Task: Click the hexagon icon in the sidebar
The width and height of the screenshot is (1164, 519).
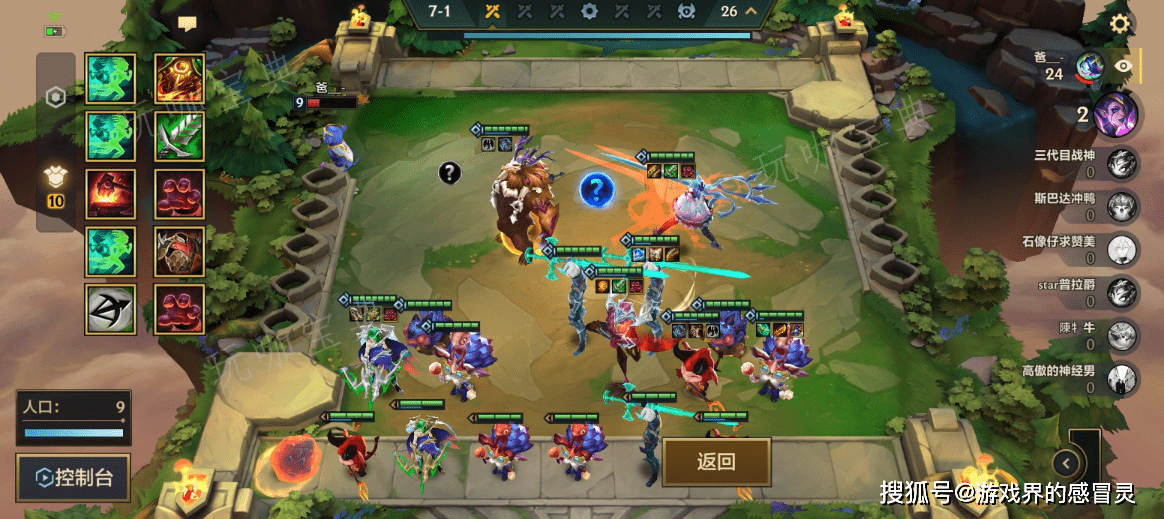Action: [56, 97]
